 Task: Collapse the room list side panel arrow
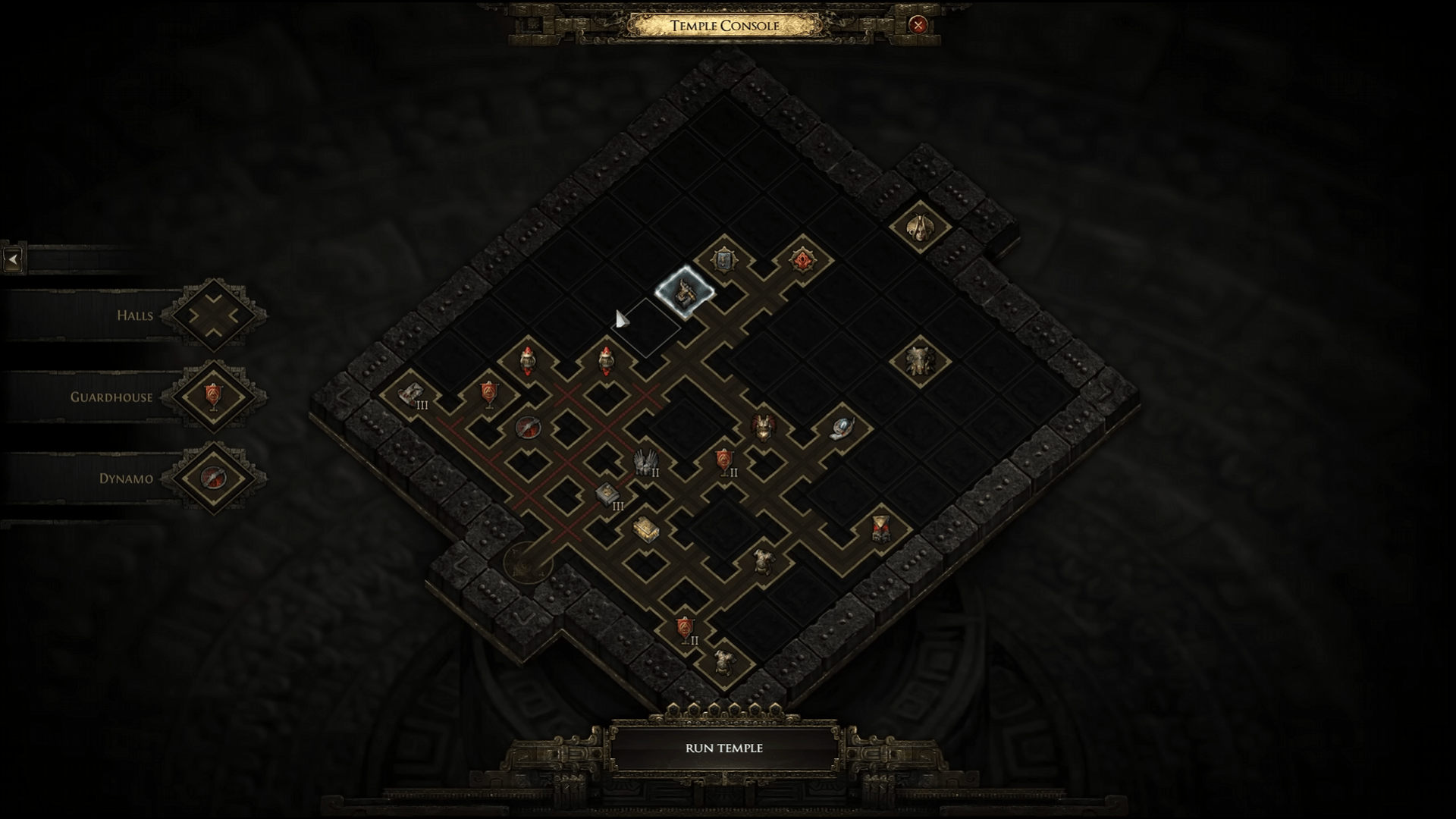coord(13,259)
